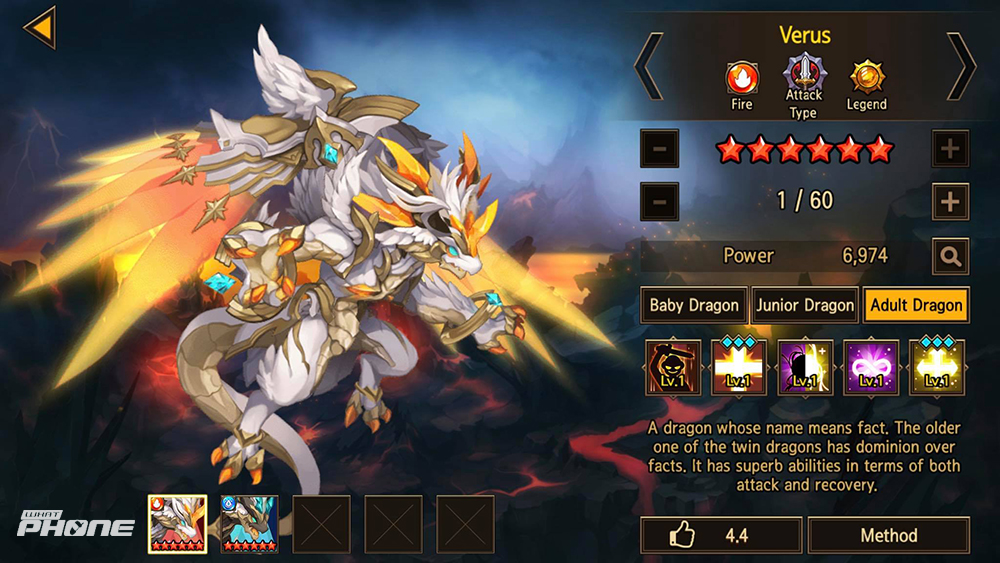
Task: Open Power details with the magnifier button
Action: [949, 256]
